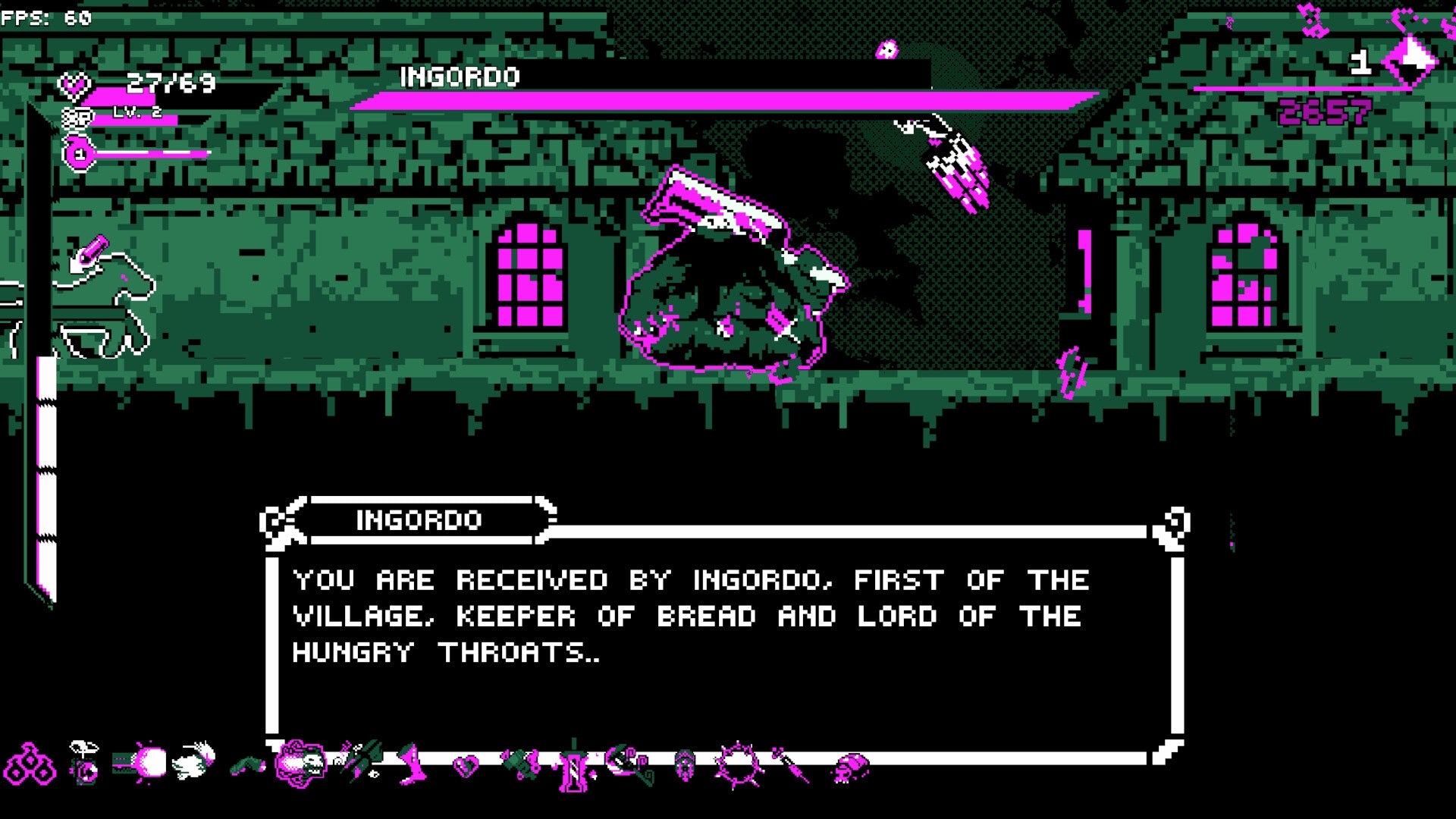Click the HP value 27/69
The height and width of the screenshot is (819, 1456).
pyautogui.click(x=168, y=82)
